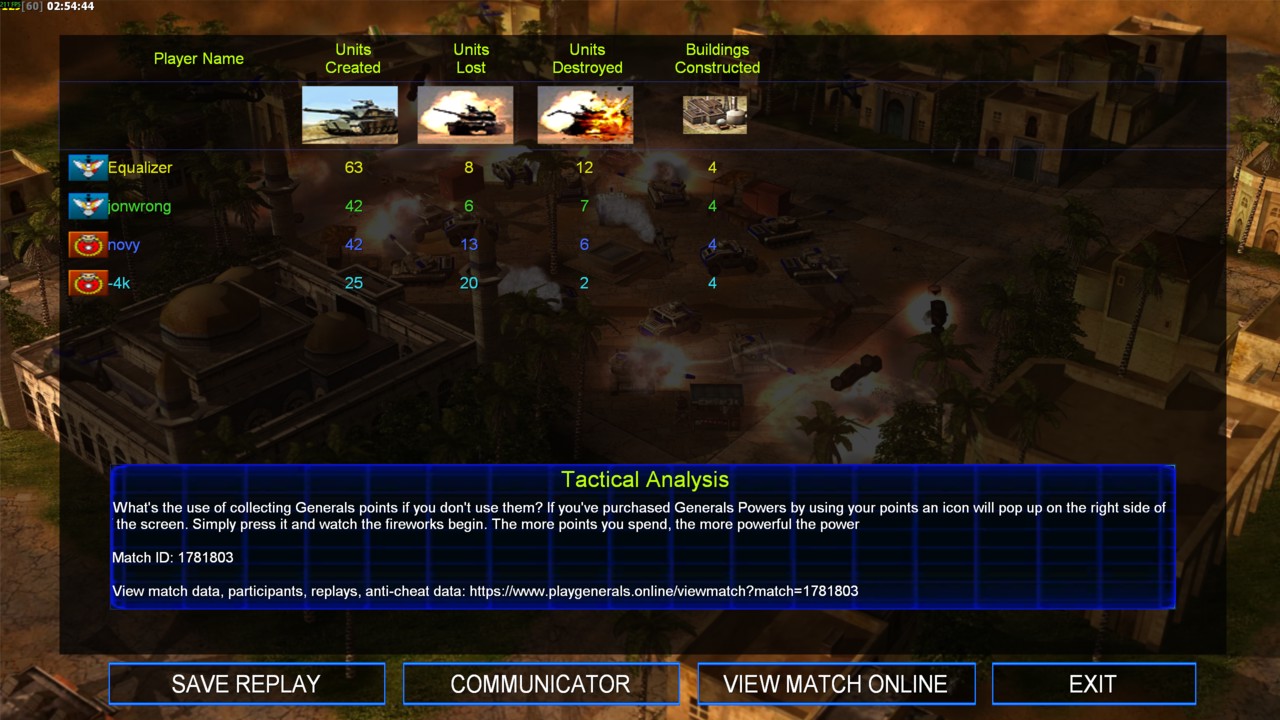Exit the score screen
The image size is (1280, 720).
pyautogui.click(x=1093, y=684)
